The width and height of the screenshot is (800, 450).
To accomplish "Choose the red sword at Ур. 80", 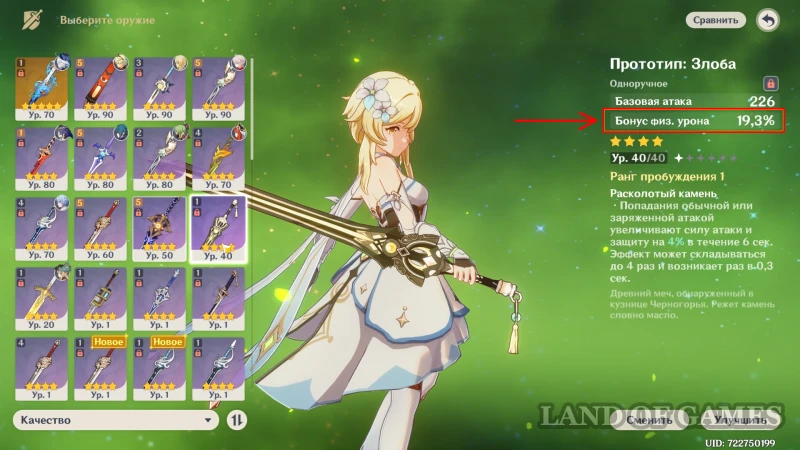I will tap(42, 157).
